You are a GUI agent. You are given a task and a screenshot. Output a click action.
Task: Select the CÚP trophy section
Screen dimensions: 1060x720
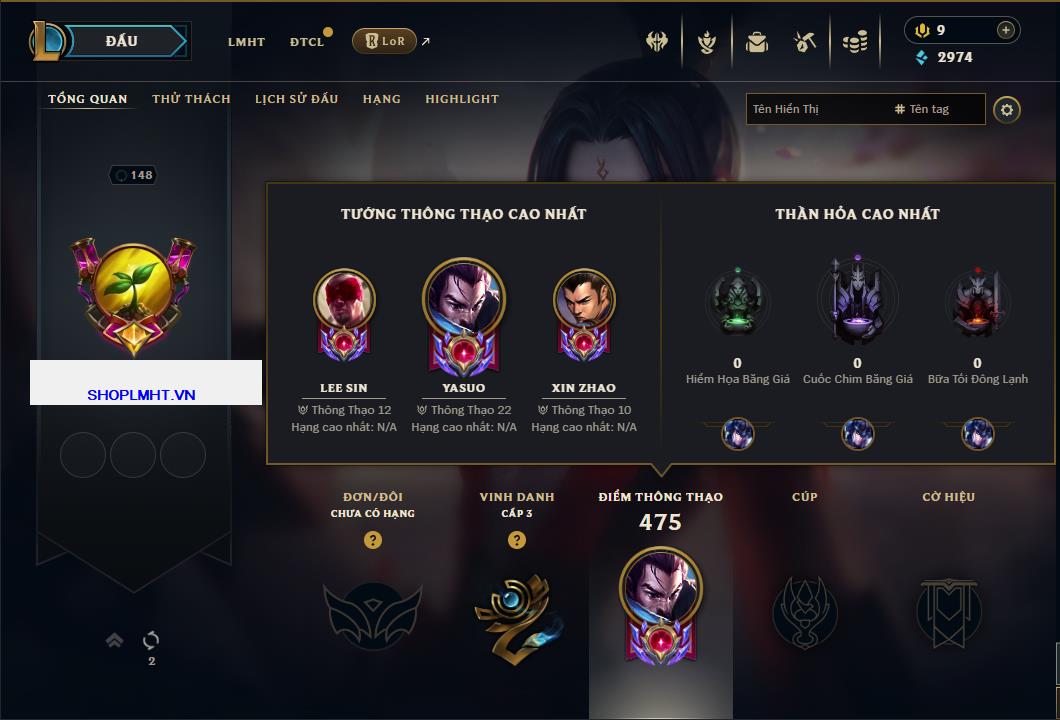(804, 612)
